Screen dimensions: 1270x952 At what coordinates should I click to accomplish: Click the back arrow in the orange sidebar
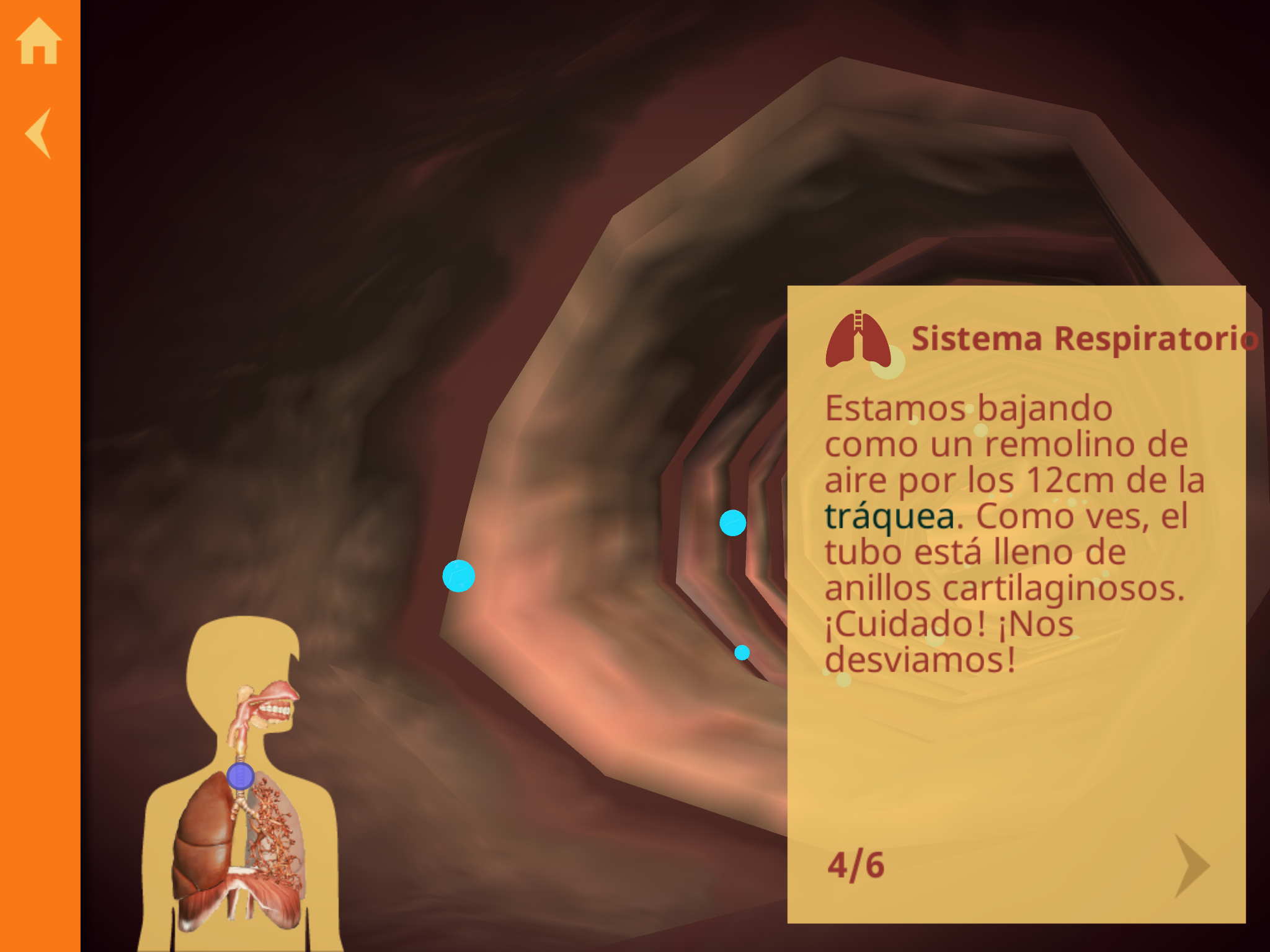(x=38, y=133)
